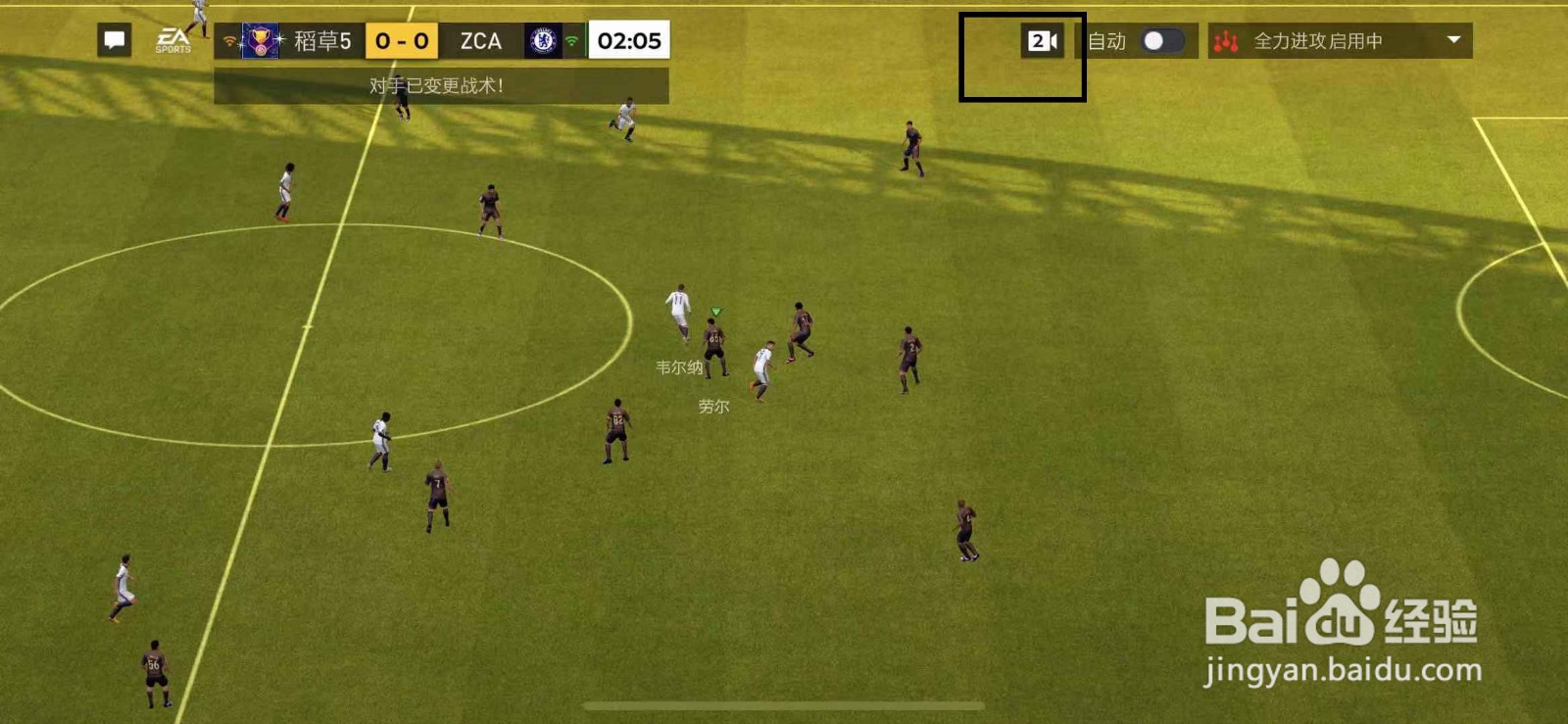1568x724 pixels.
Task: Click the green arrow above the selected player
Action: click(x=714, y=309)
